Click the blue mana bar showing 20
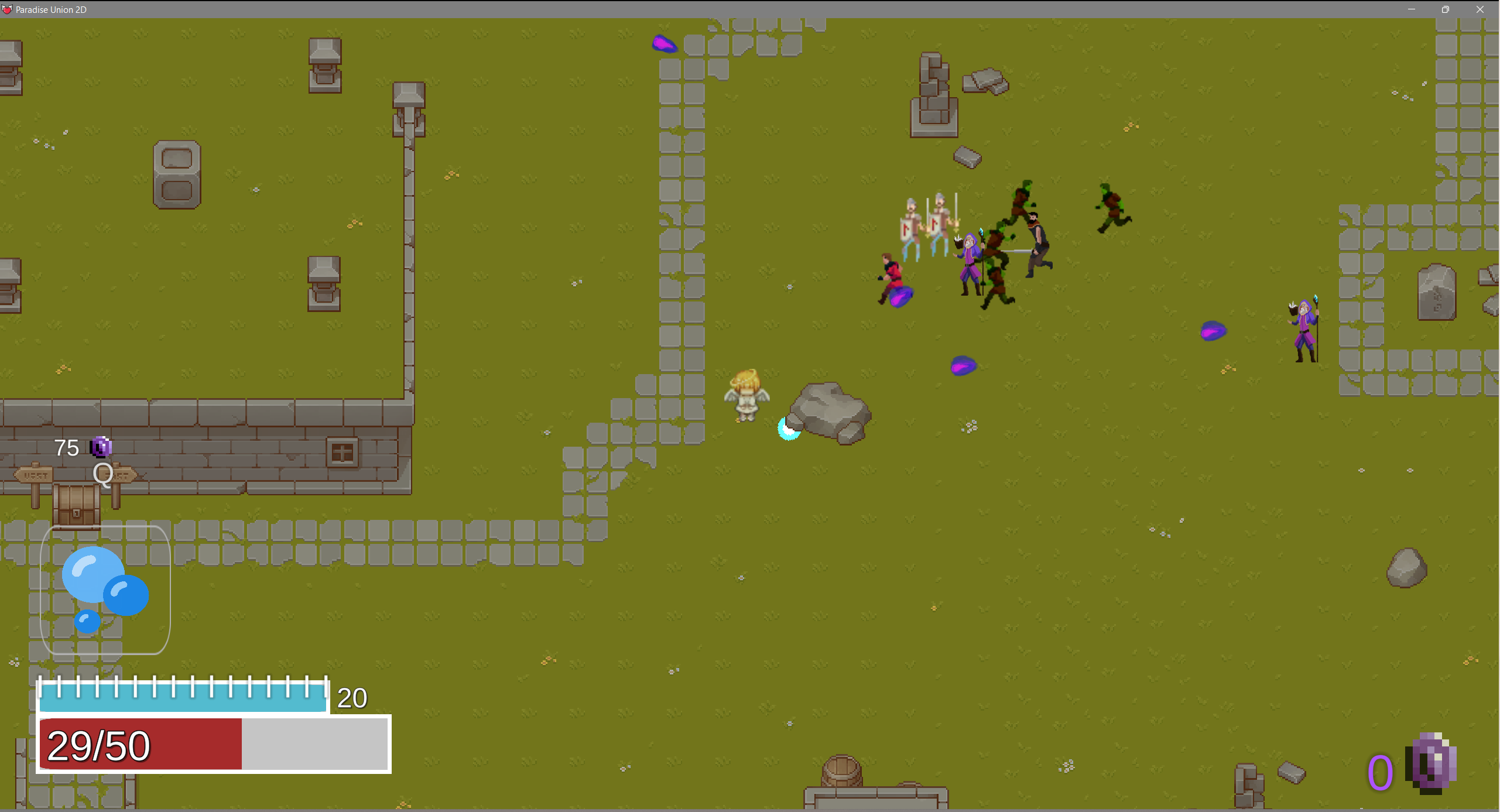Screen dimensions: 1500x812 click(181, 699)
